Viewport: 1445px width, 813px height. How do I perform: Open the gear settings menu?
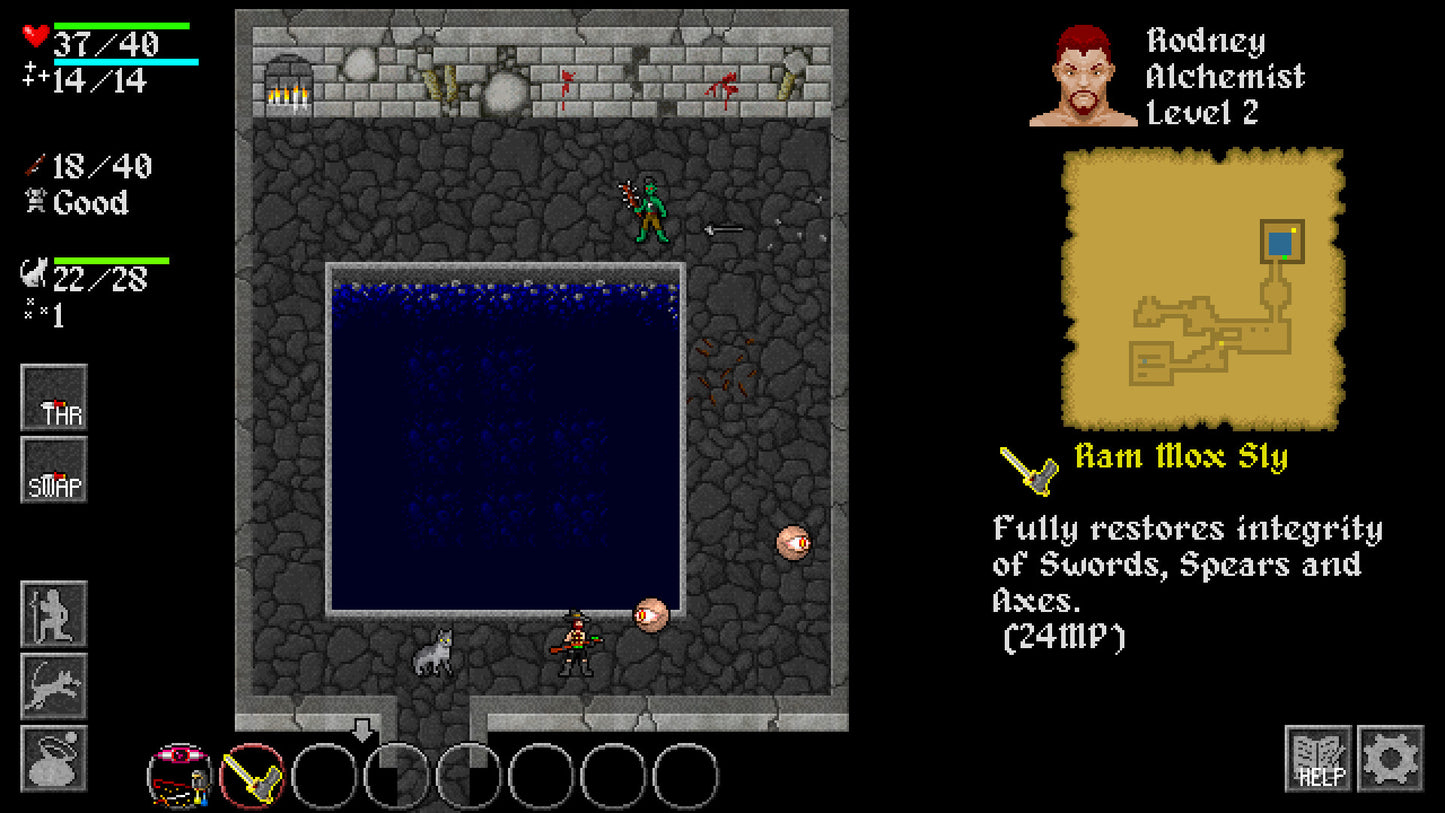[1390, 759]
